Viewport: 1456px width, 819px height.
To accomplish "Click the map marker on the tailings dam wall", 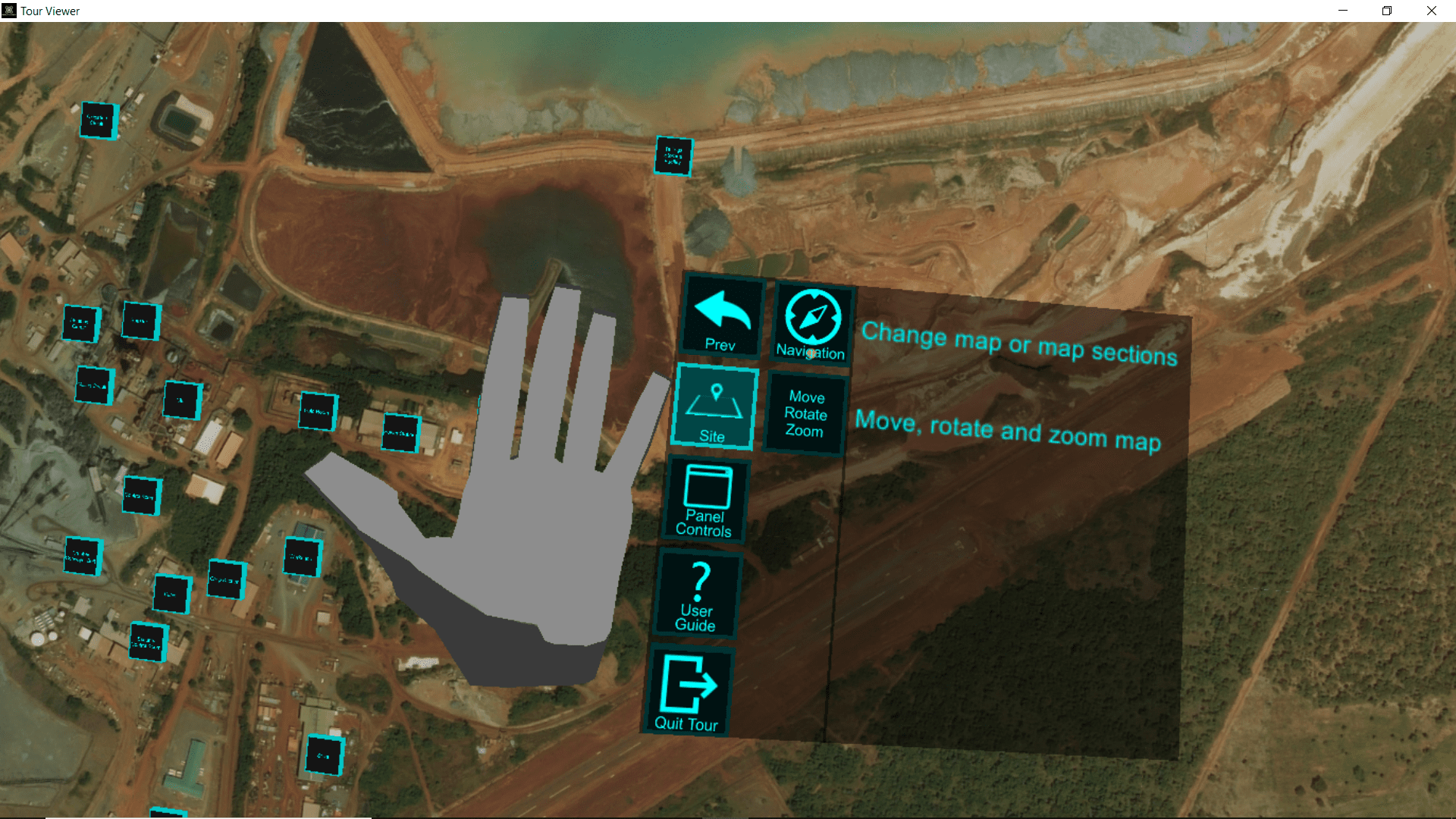I will point(672,155).
